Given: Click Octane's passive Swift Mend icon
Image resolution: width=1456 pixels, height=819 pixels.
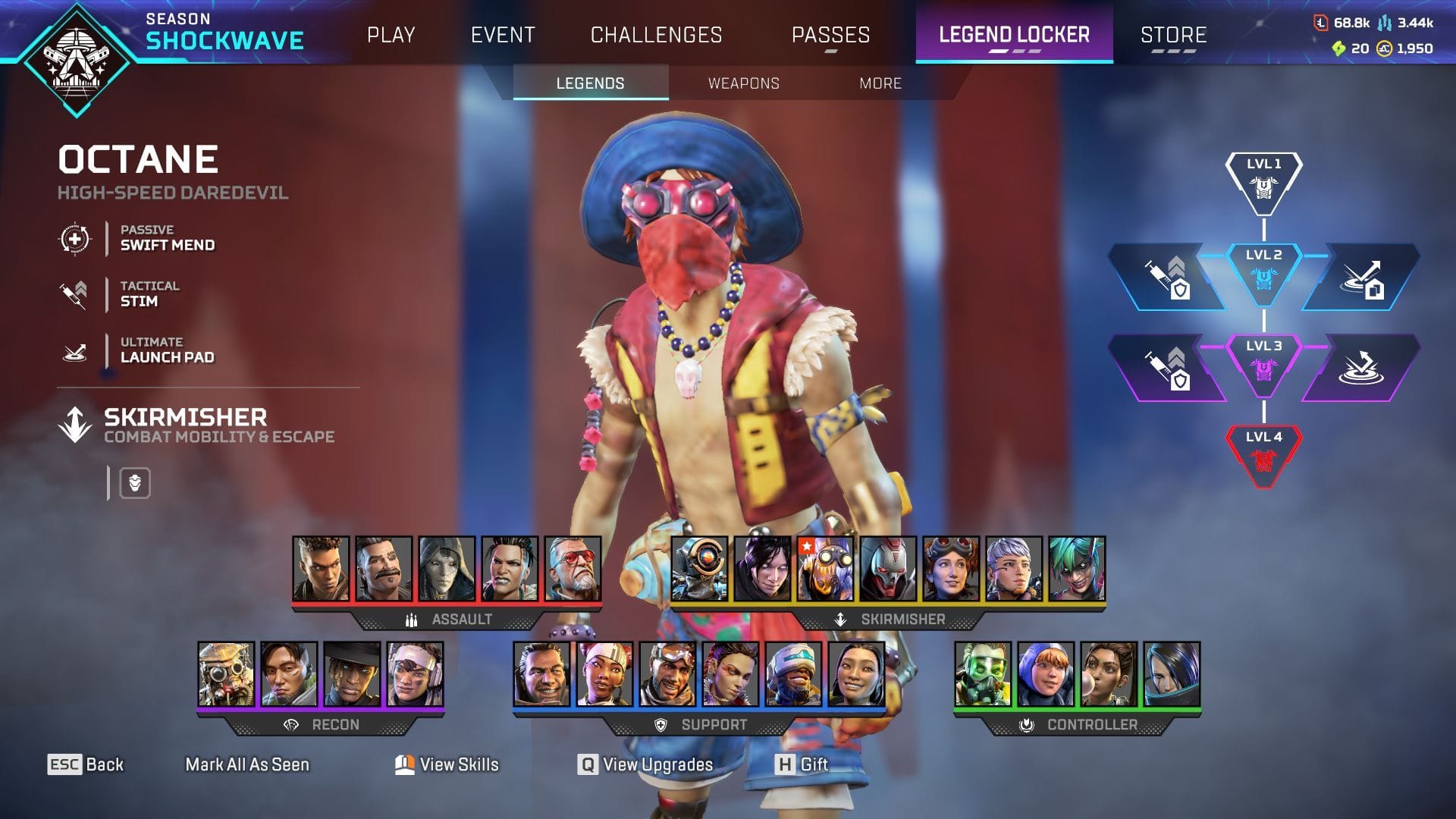Looking at the screenshot, I should point(74,238).
